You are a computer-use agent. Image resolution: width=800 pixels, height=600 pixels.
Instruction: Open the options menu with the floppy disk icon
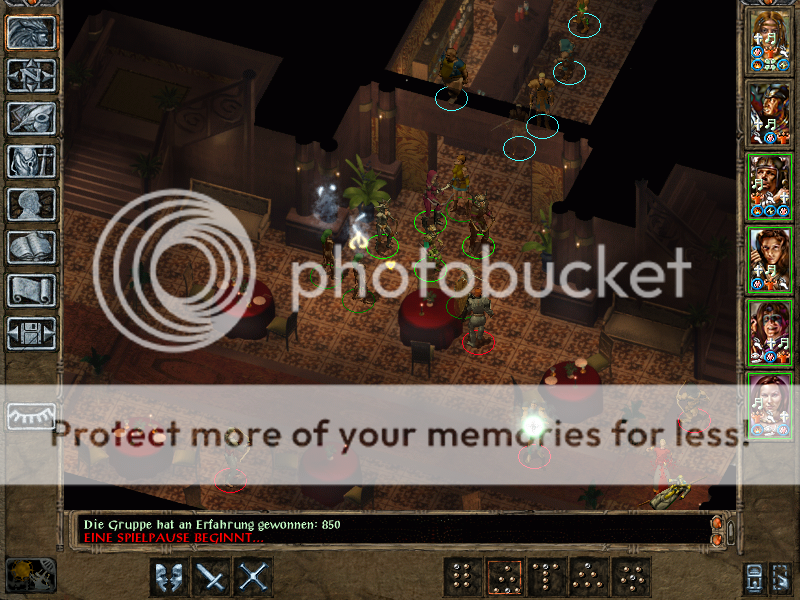tap(31, 332)
